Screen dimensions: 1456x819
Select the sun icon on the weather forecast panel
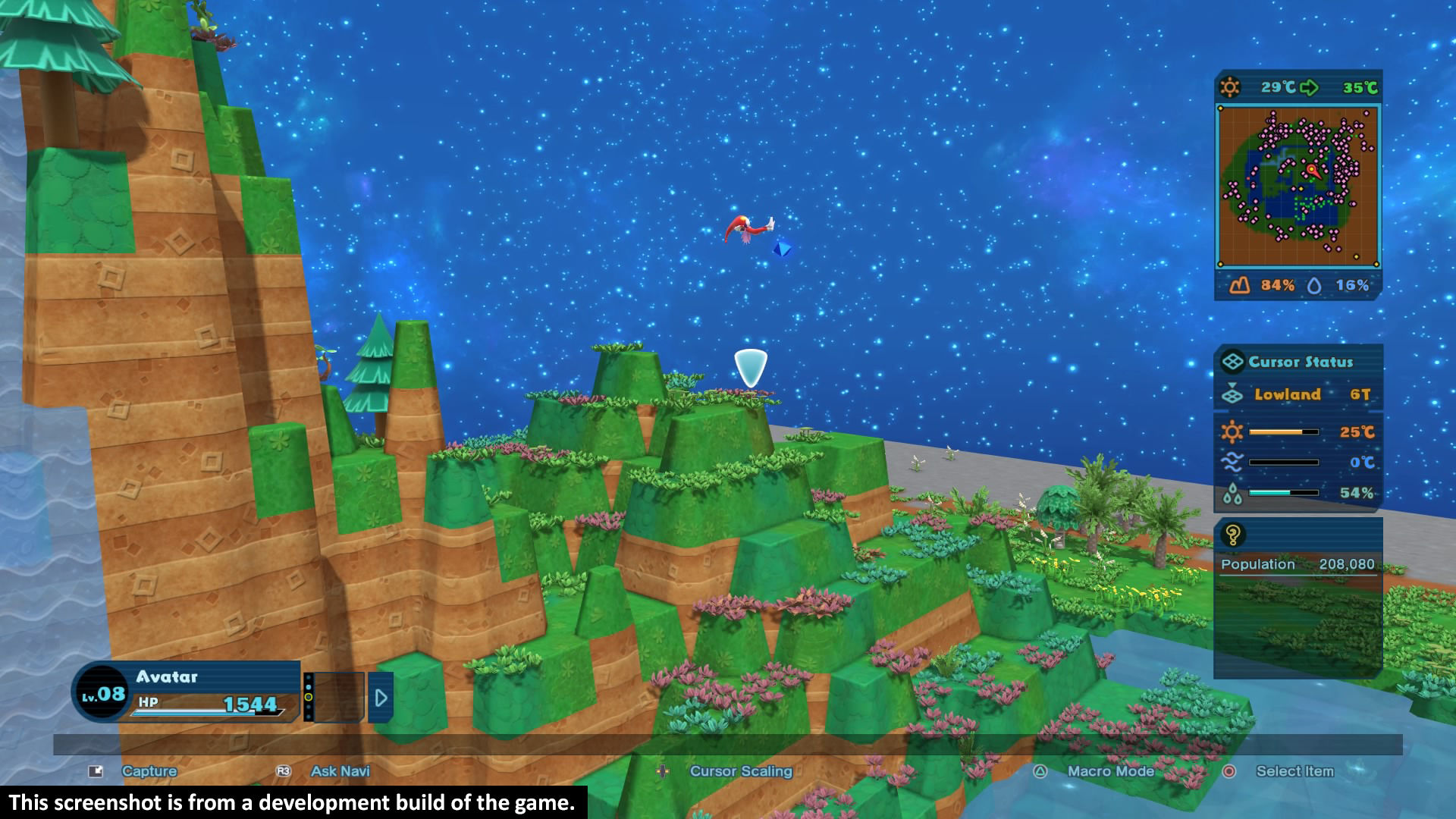click(x=1230, y=88)
